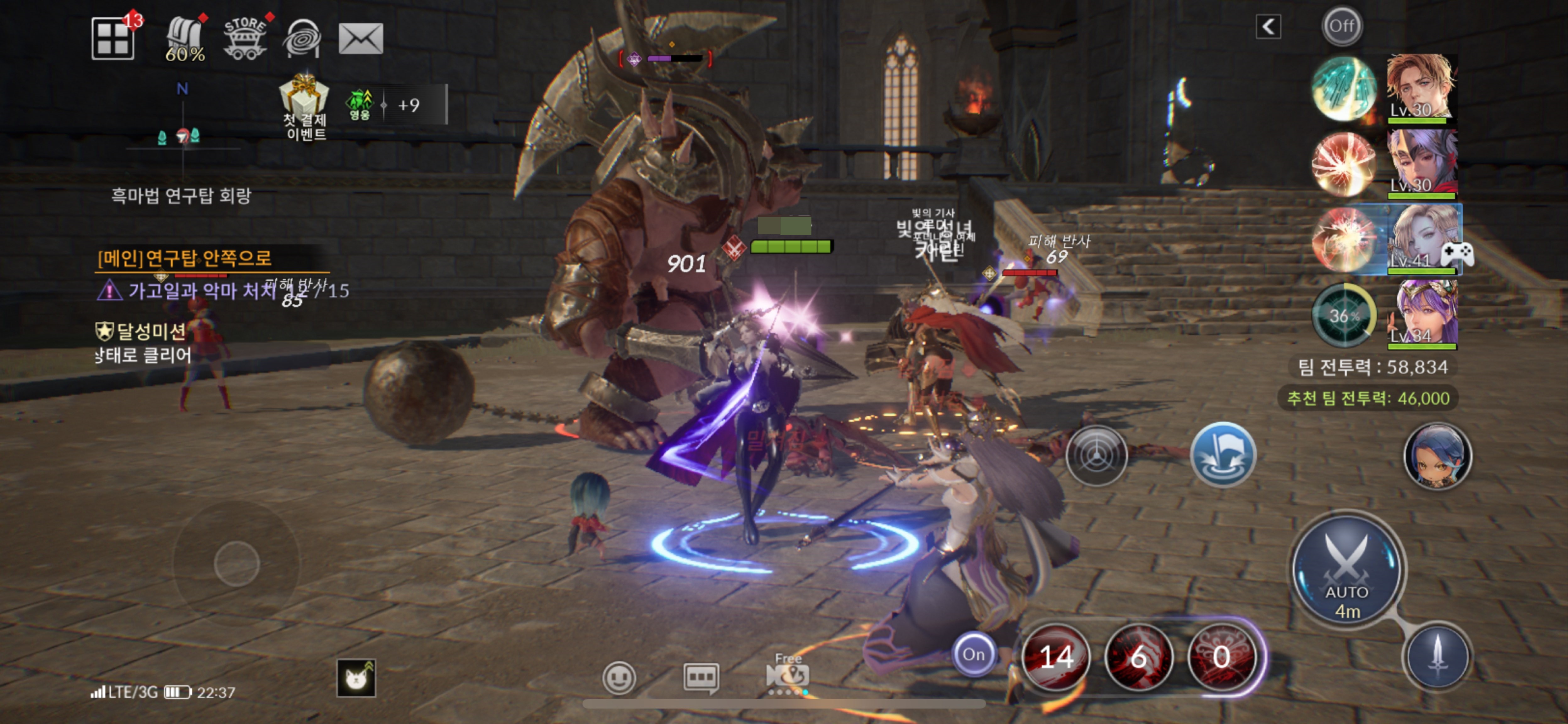Open the Free camera icon

click(788, 673)
